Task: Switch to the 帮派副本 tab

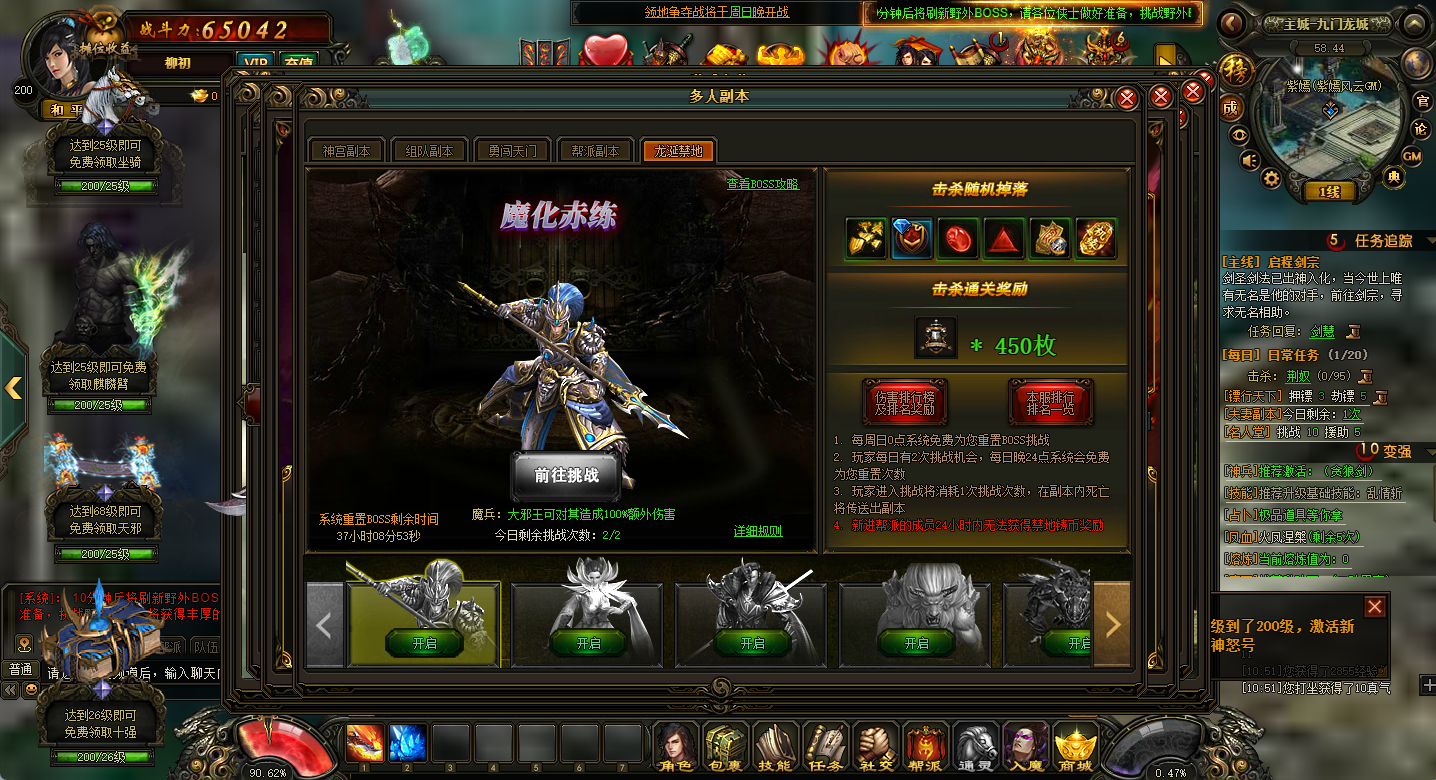Action: [x=595, y=151]
